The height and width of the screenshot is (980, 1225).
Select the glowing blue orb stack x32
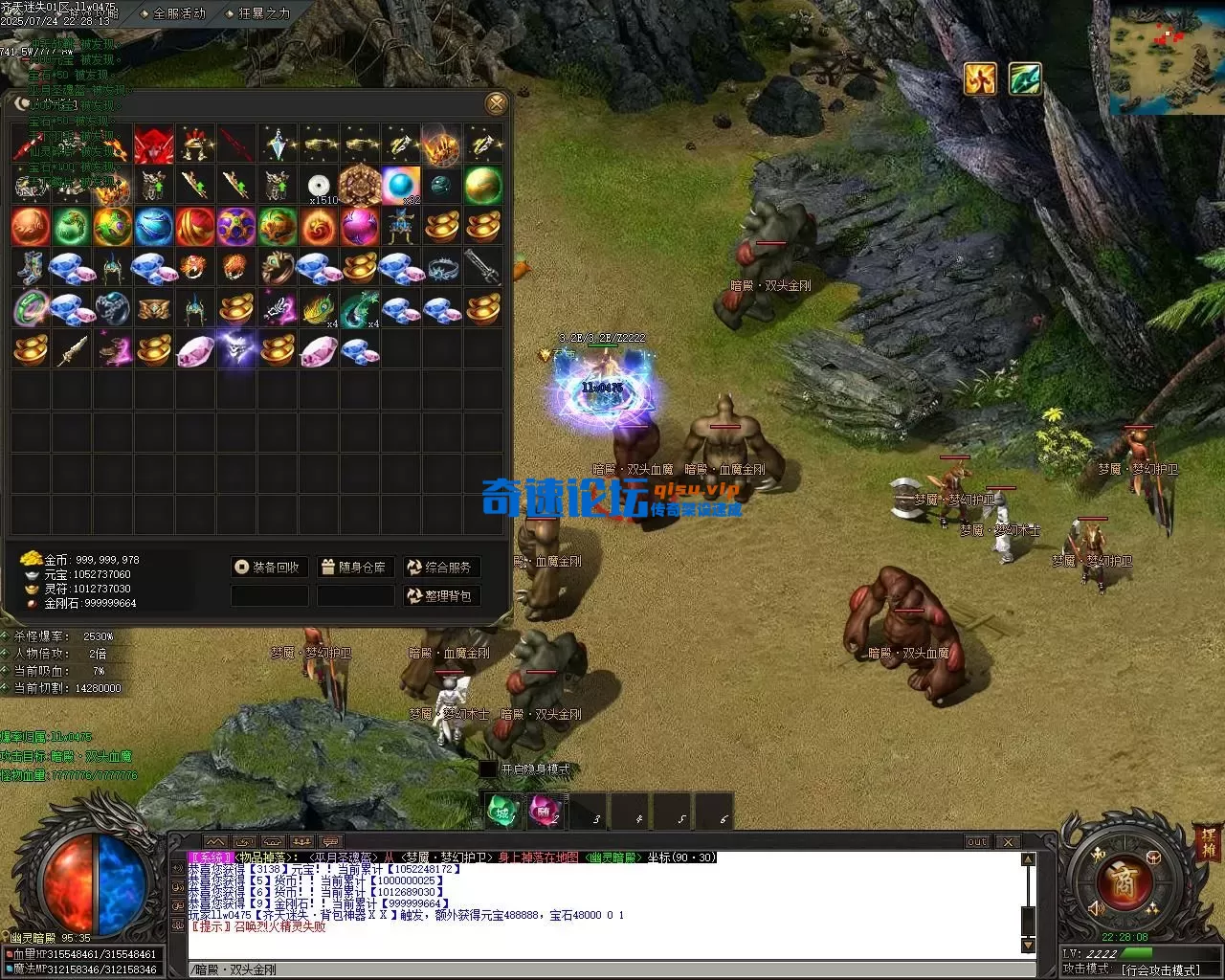[401, 186]
